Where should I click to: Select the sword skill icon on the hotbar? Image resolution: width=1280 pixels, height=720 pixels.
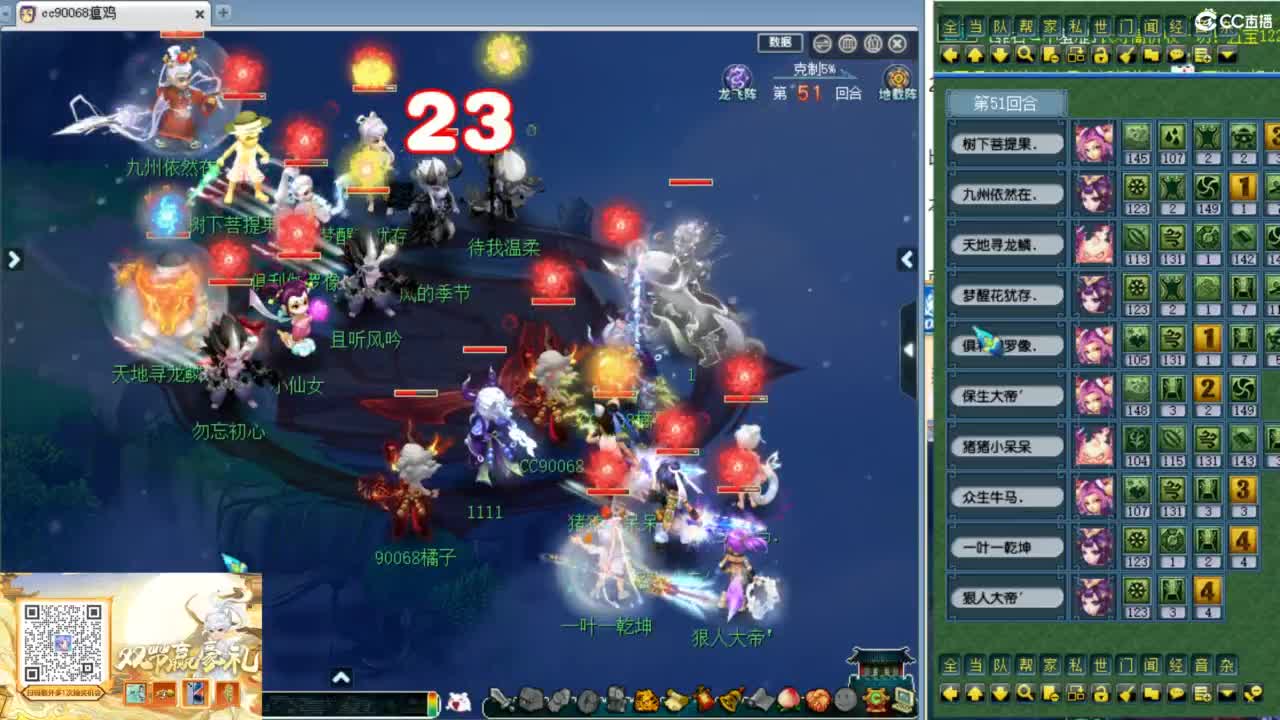(500, 700)
